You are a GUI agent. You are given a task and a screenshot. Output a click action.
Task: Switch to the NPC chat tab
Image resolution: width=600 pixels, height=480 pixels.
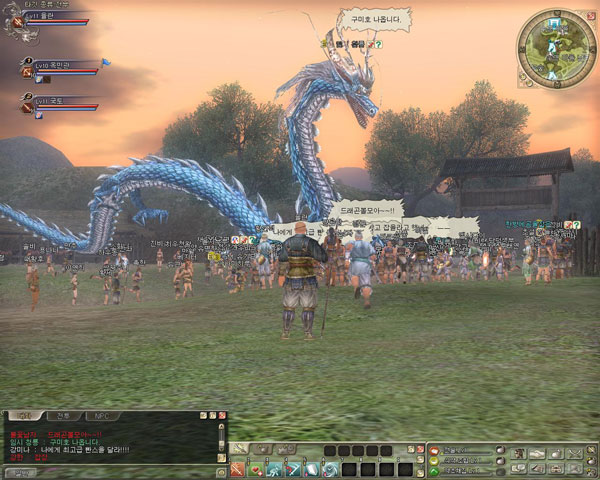101,415
